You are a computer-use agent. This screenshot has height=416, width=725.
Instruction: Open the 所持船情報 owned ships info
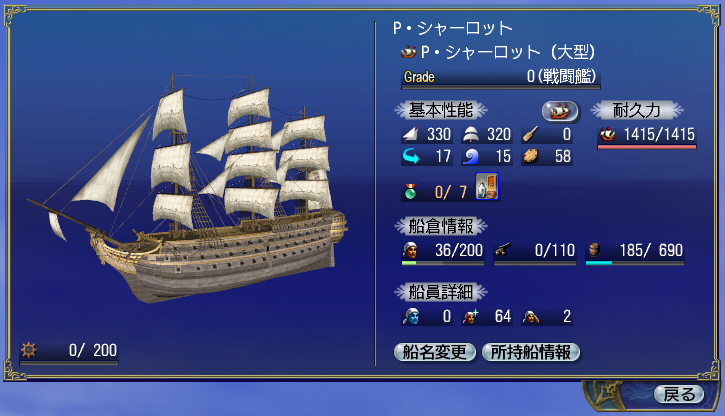click(531, 352)
